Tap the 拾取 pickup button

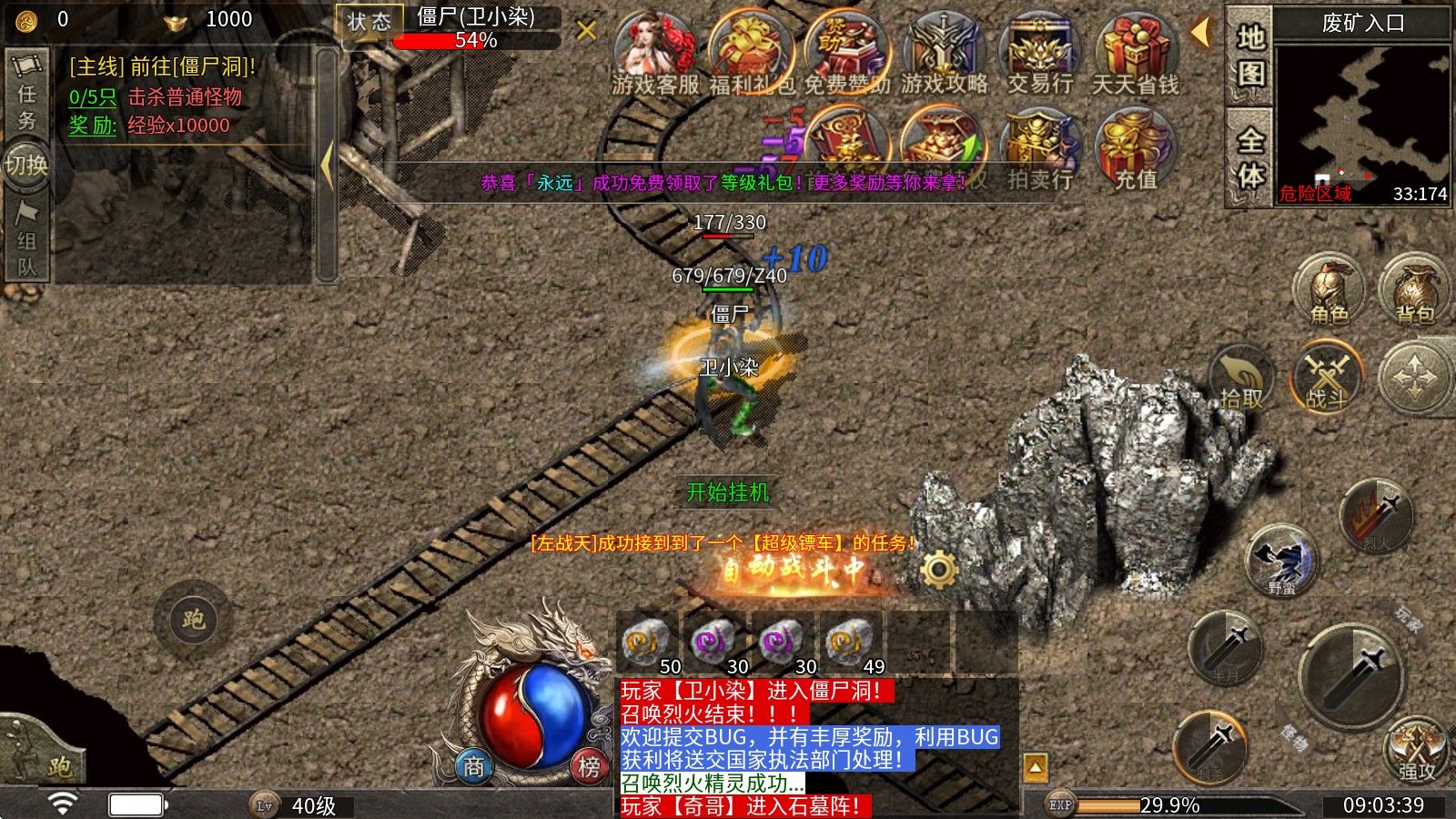(x=1241, y=380)
